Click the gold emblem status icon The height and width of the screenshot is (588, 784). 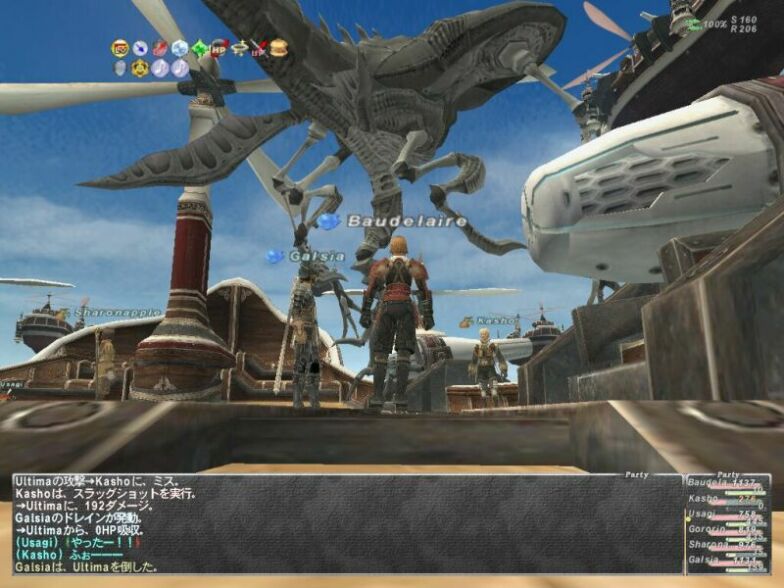tap(140, 68)
